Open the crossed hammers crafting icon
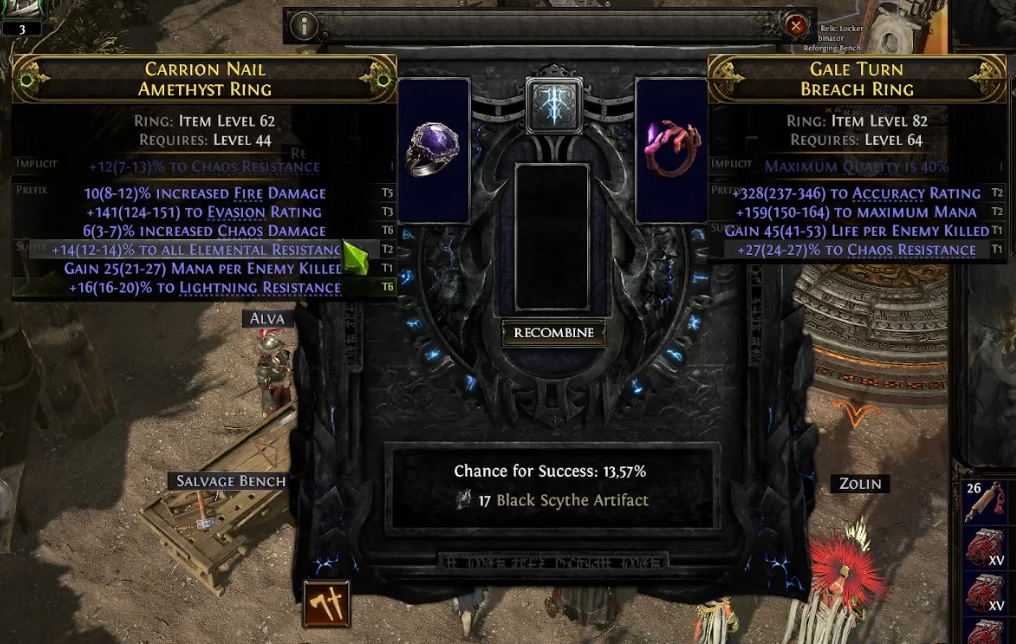 coord(327,604)
